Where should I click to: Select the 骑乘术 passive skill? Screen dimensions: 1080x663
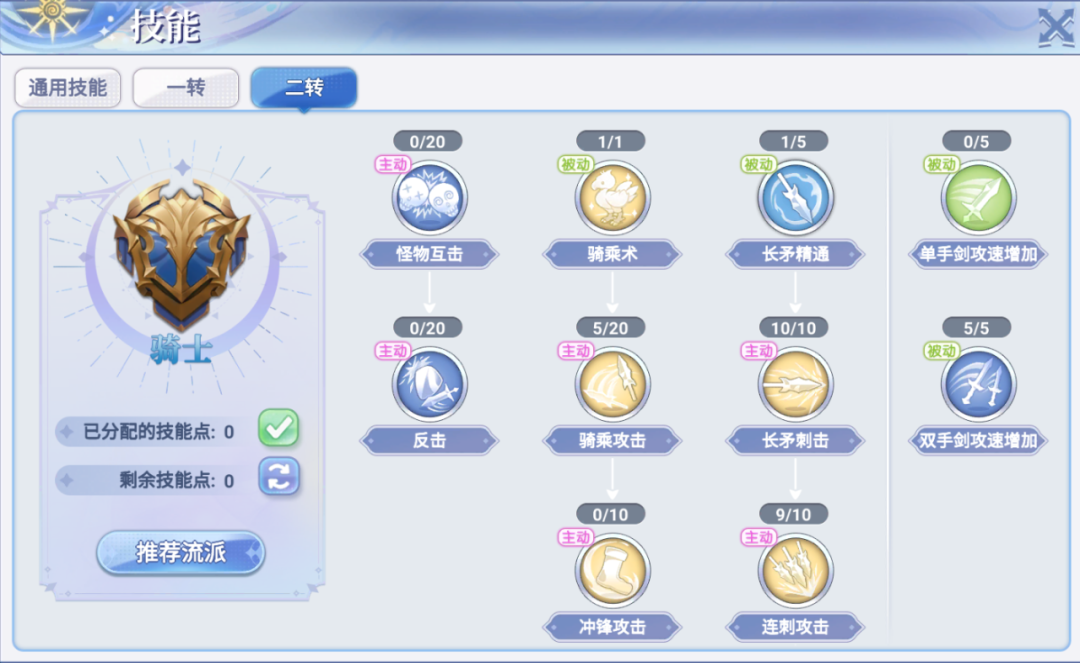612,198
